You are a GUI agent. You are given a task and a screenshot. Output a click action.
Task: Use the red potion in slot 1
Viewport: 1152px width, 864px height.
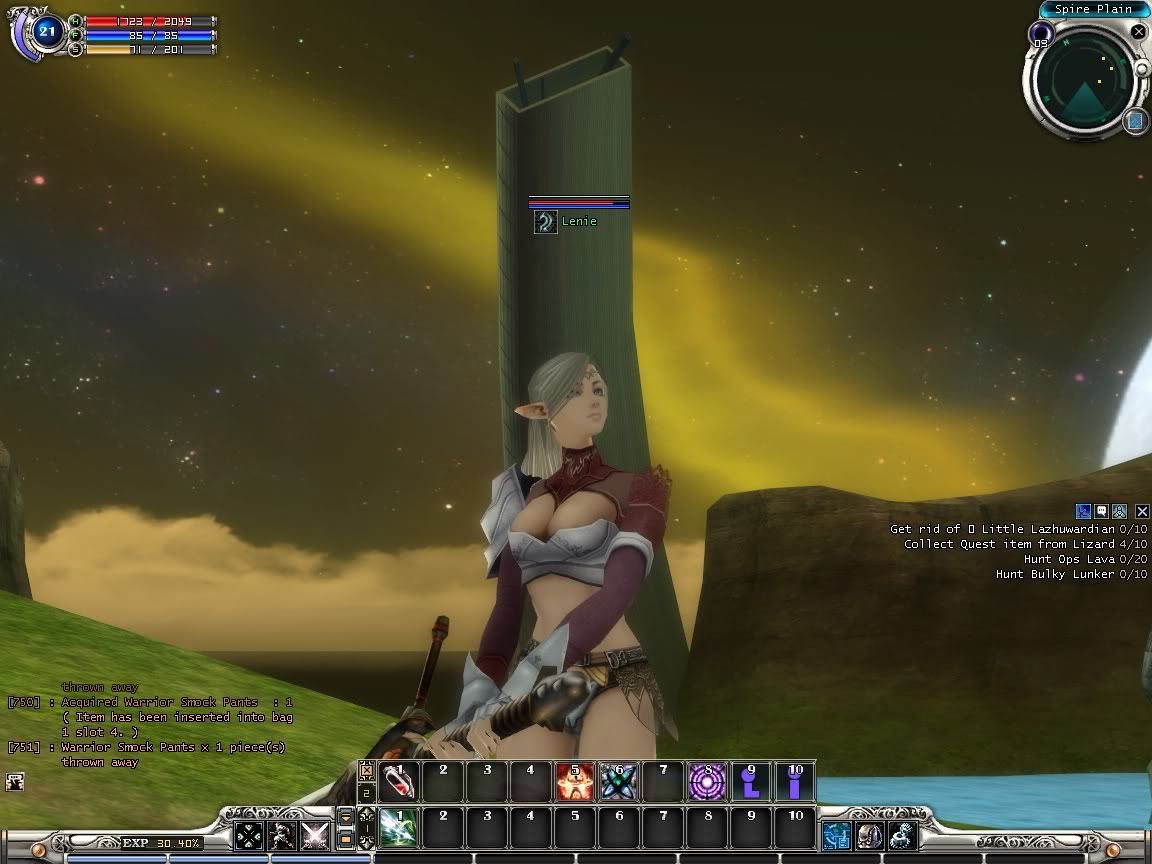click(399, 782)
